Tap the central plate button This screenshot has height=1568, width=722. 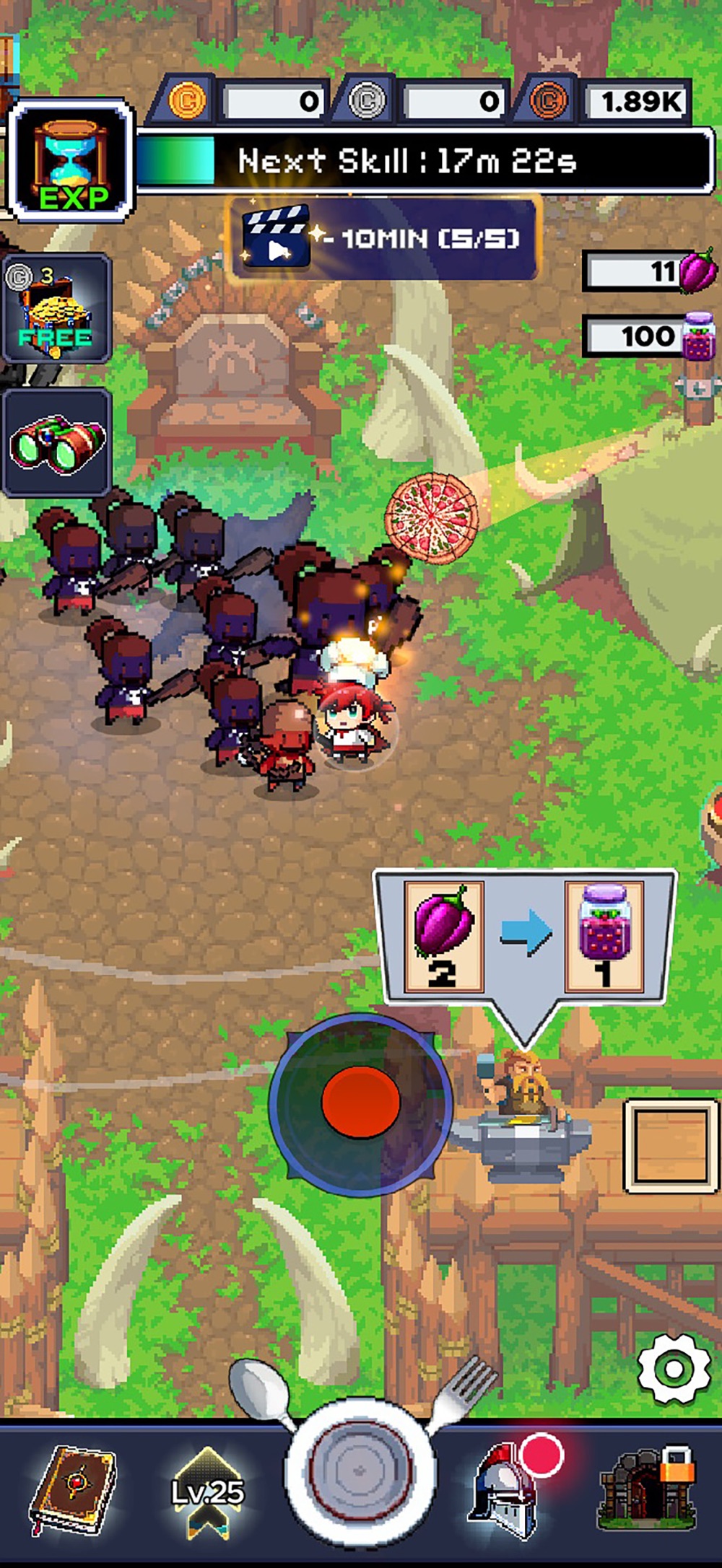[x=360, y=1471]
